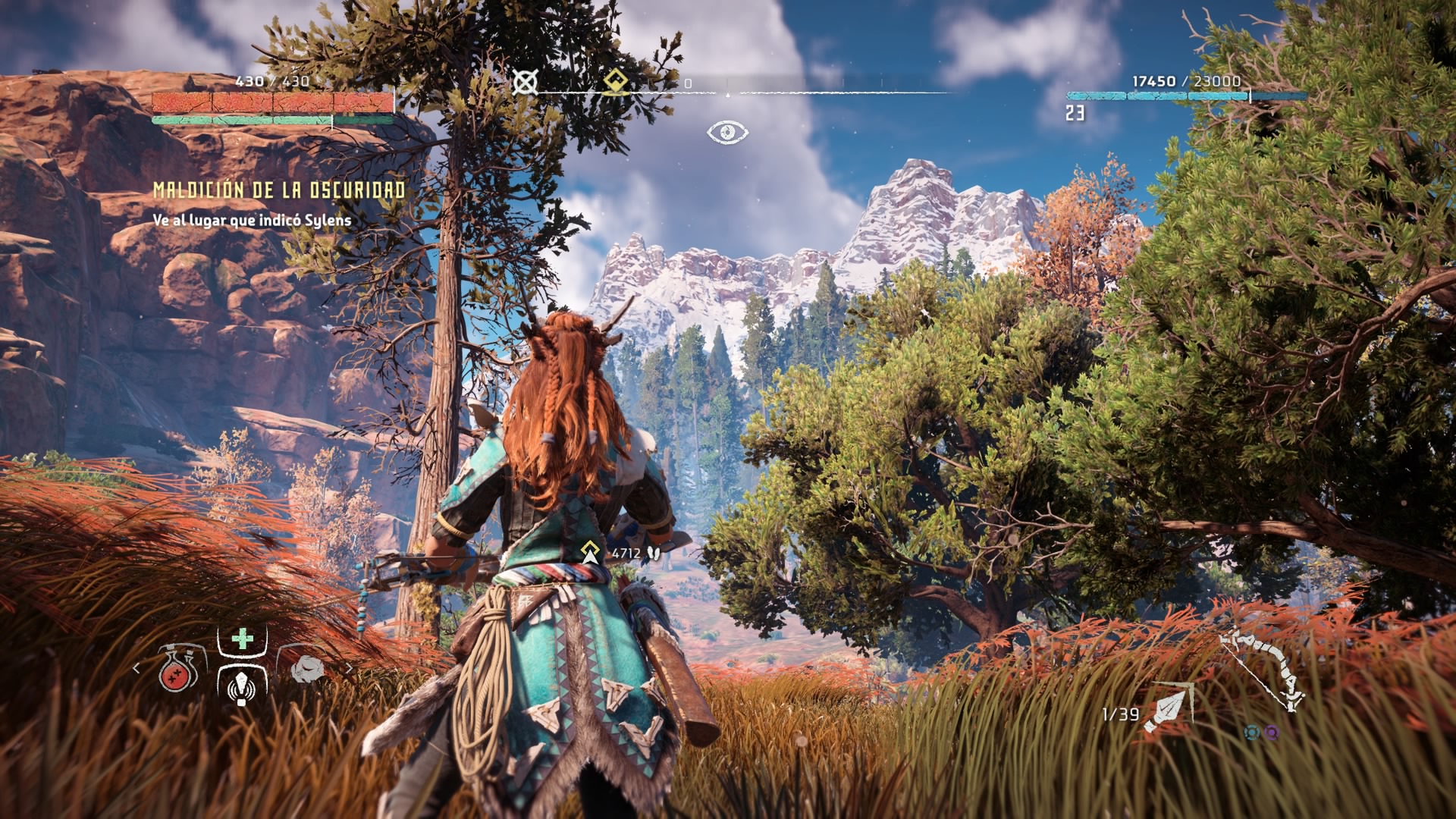Activate the lure call tool icon
This screenshot has width=1456, height=819.
(x=241, y=683)
